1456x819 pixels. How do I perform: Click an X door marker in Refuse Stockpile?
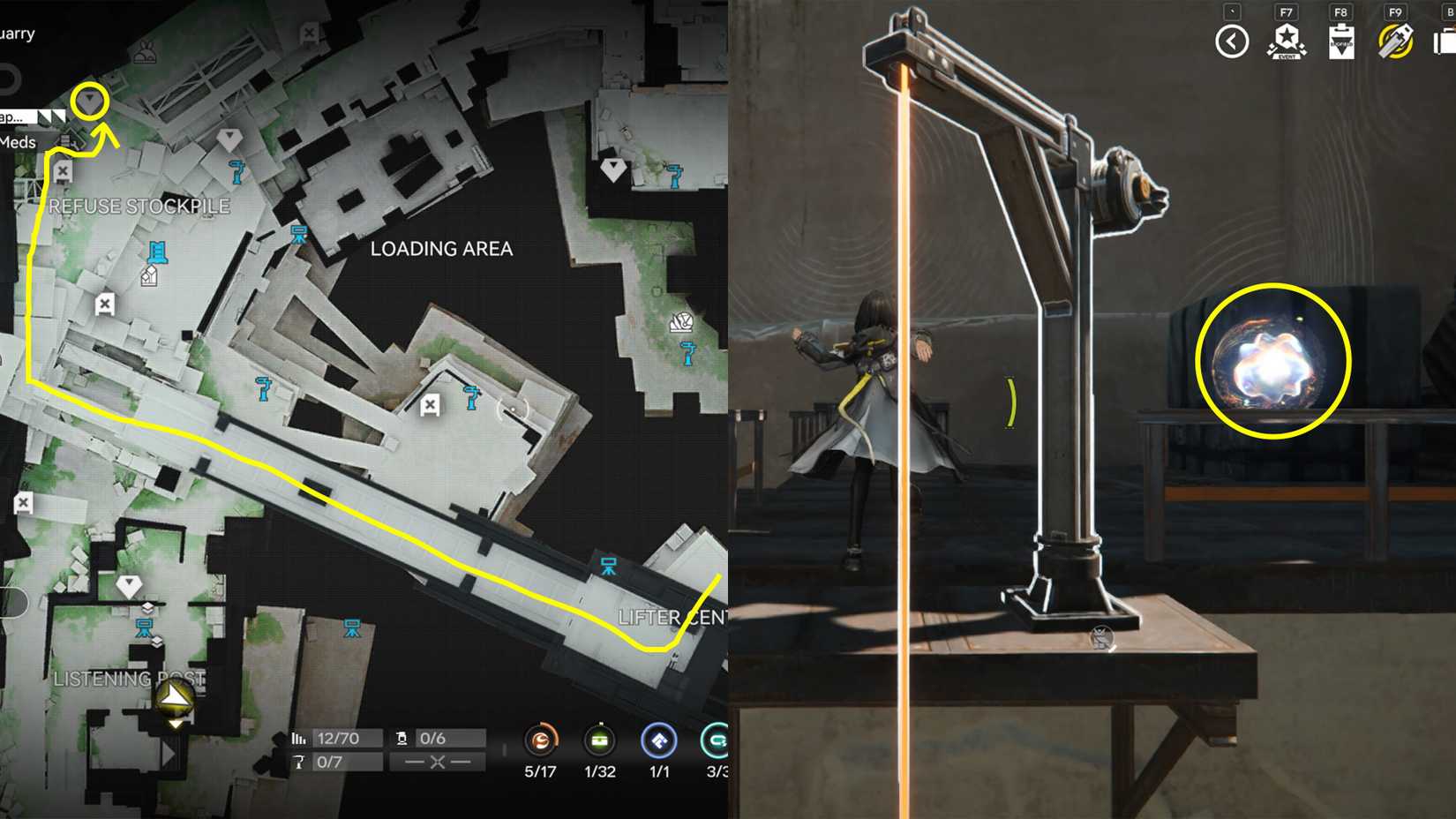pyautogui.click(x=105, y=304)
